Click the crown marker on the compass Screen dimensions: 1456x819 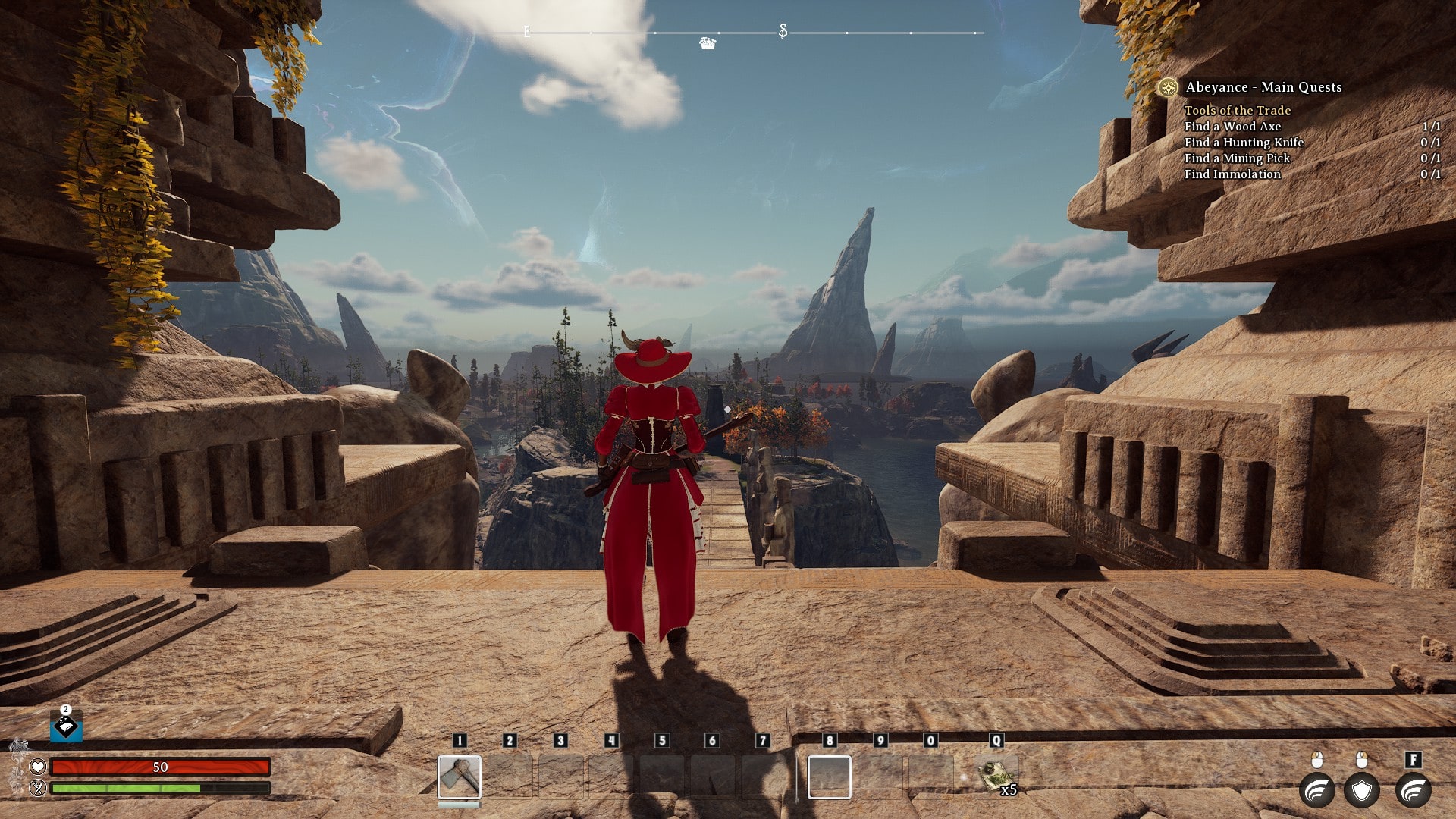pos(708,44)
